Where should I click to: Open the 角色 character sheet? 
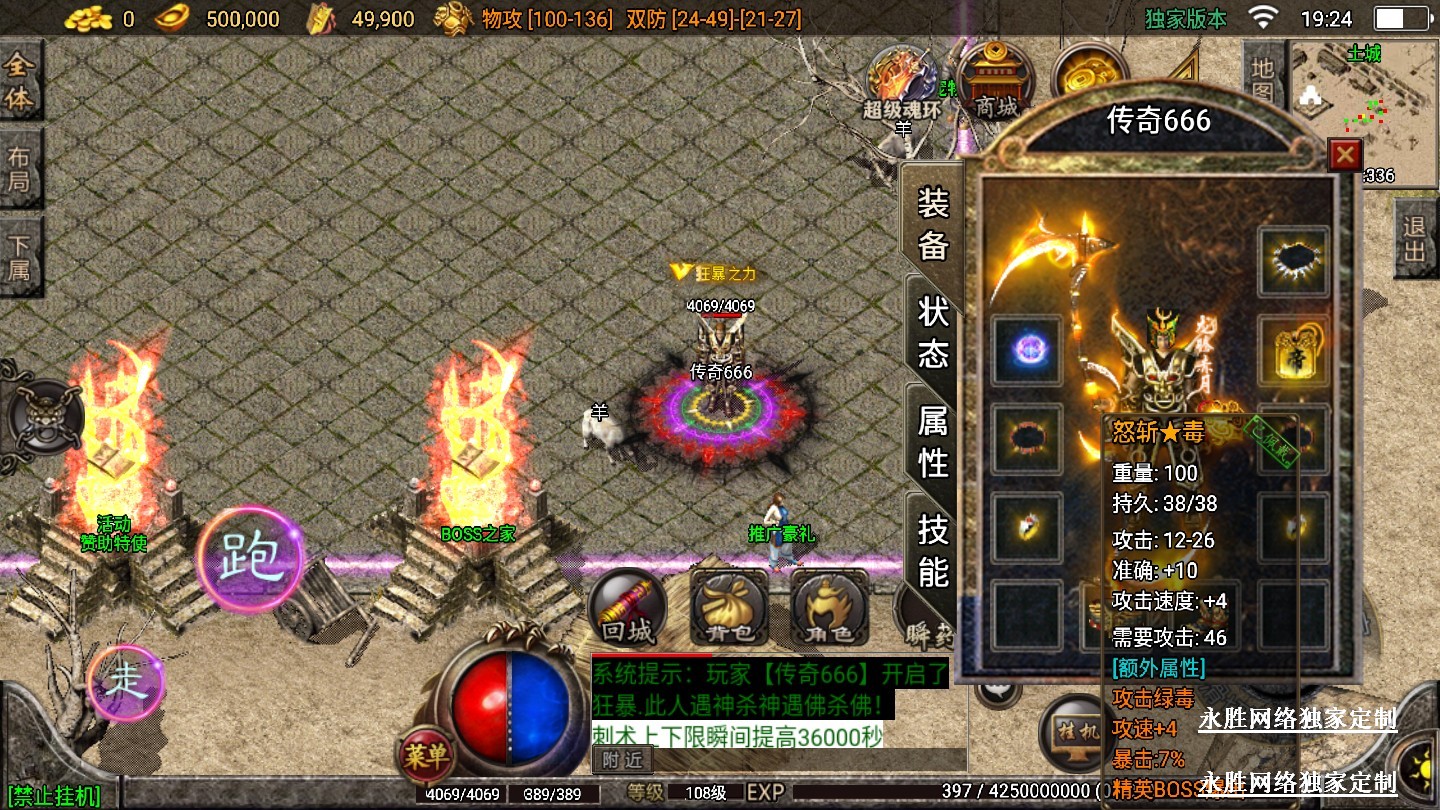(x=829, y=608)
